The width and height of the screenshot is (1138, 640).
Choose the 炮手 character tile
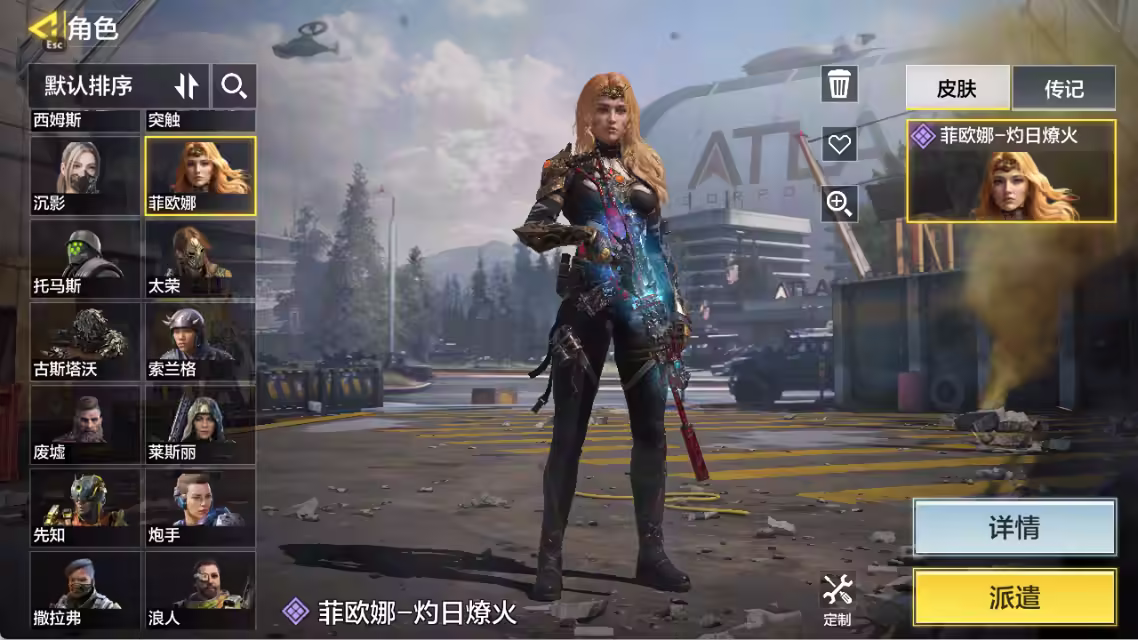pyautogui.click(x=200, y=507)
